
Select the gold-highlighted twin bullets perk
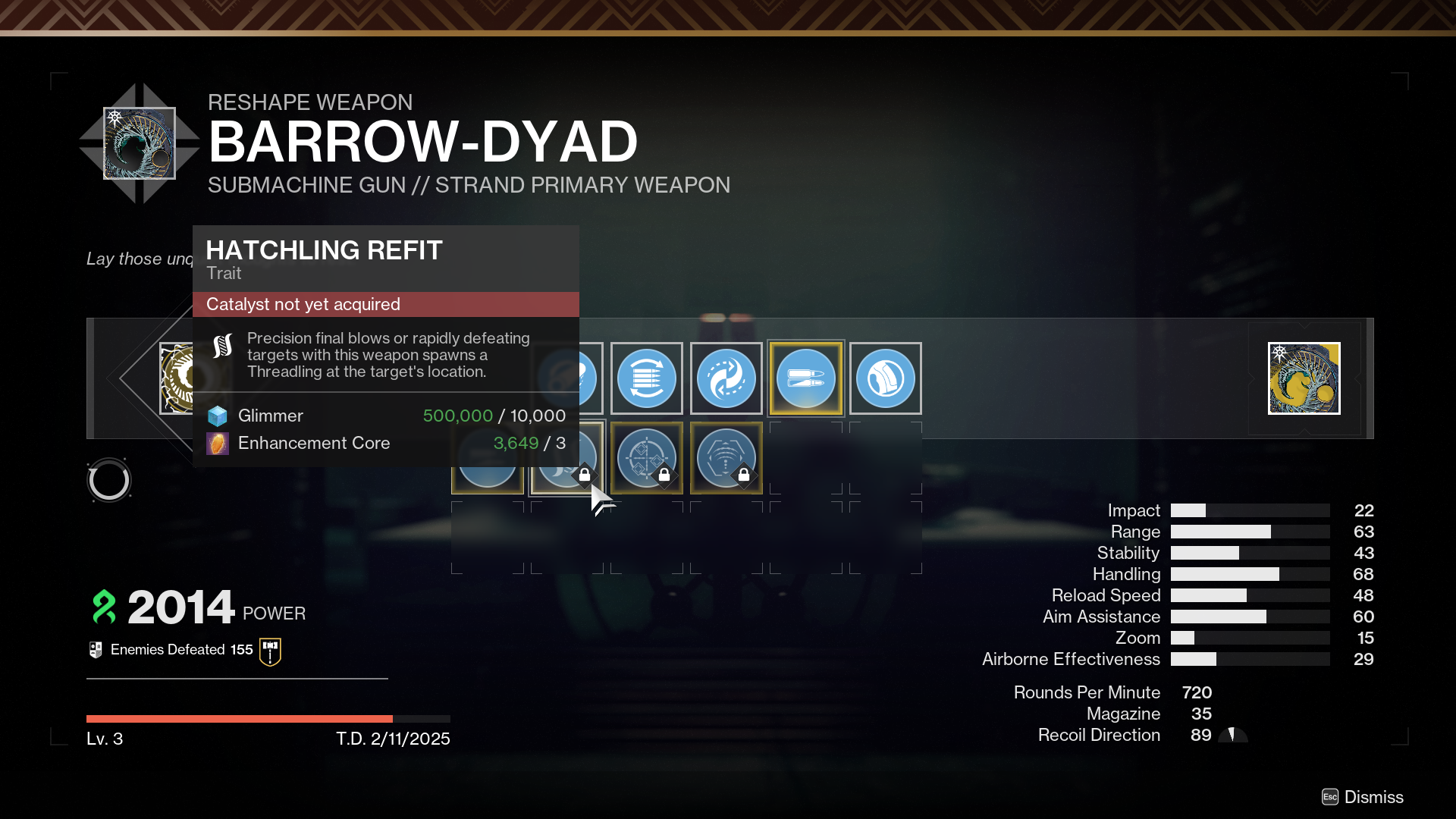[x=805, y=378]
